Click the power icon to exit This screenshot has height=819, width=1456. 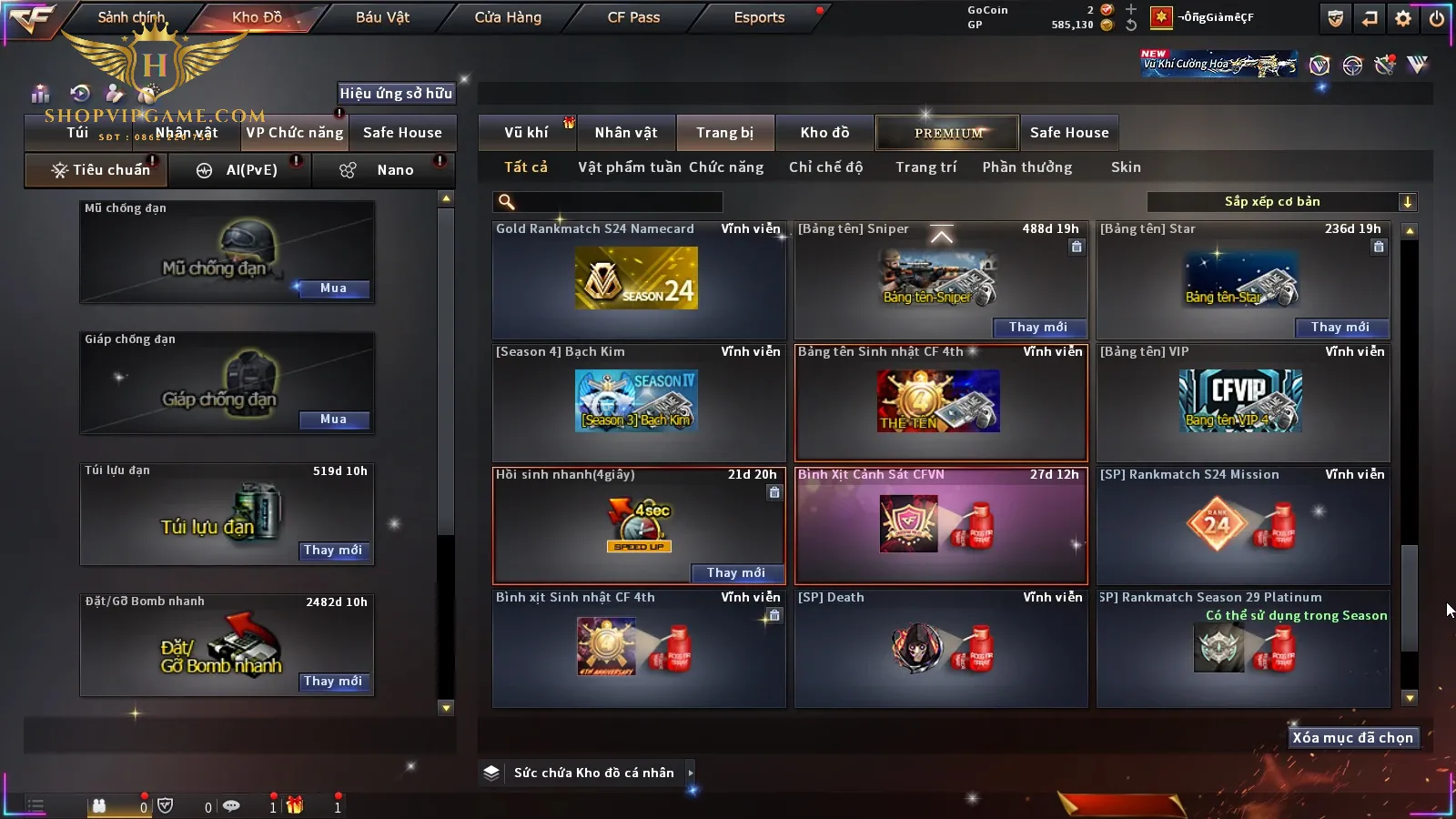pos(1437,18)
